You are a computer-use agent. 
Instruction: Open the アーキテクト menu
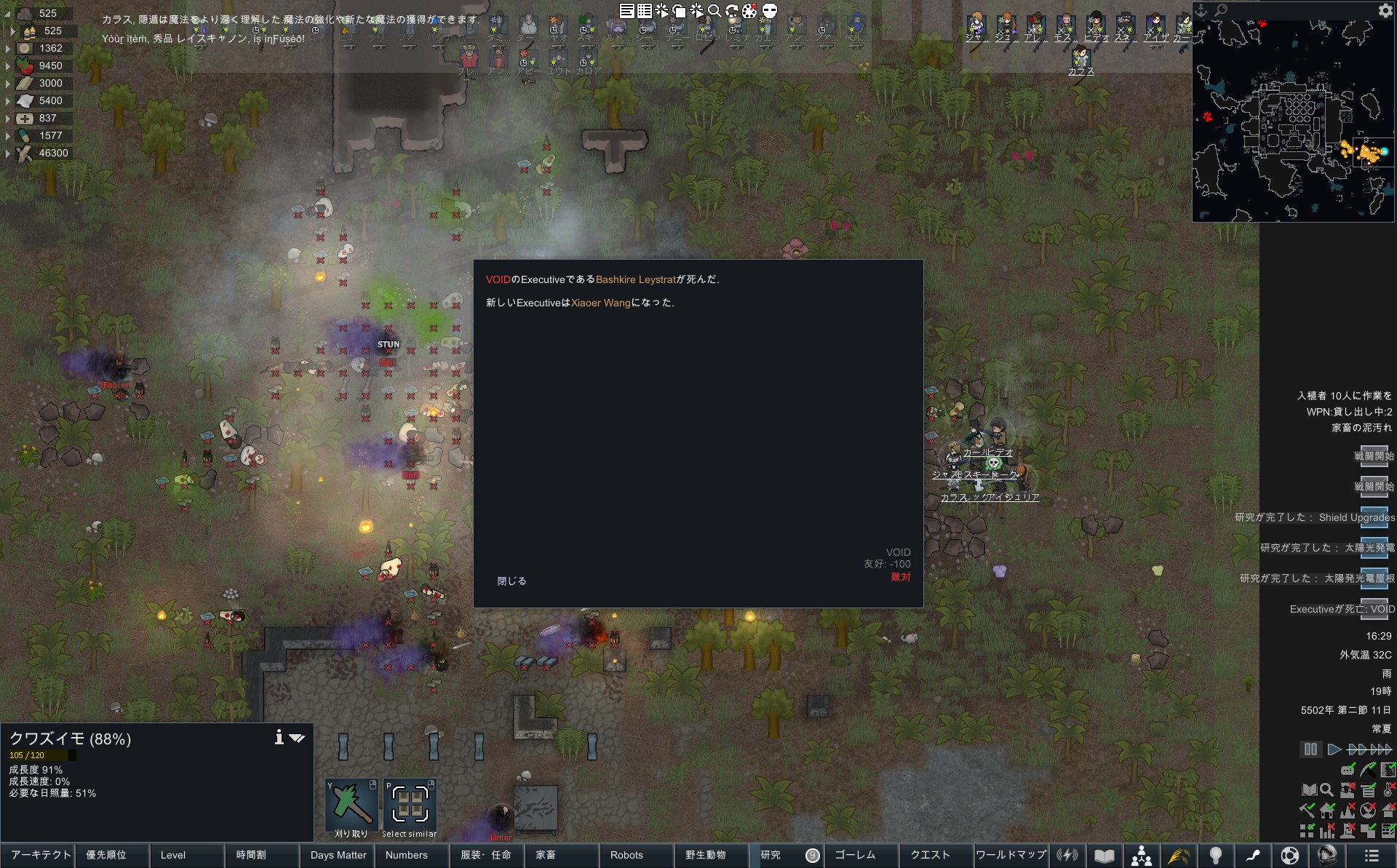point(41,855)
